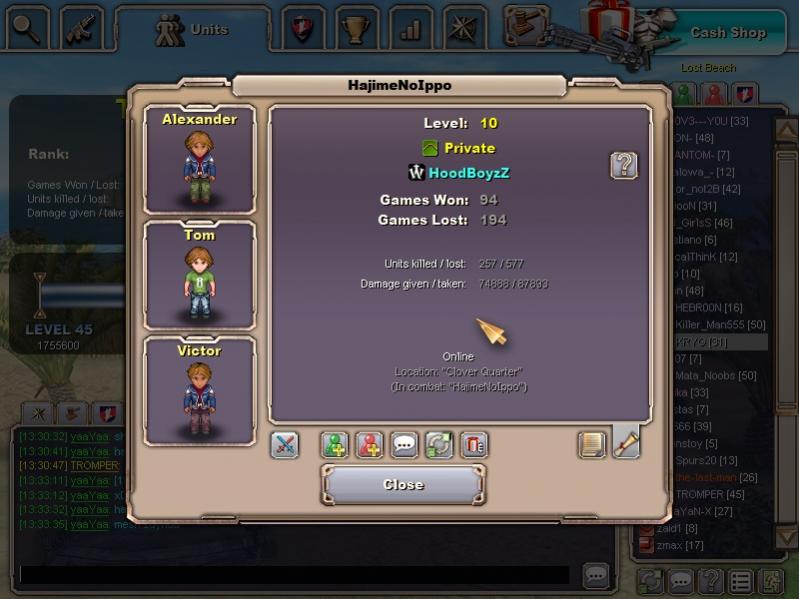Click the green arrows swap icon in profile
This screenshot has height=599, width=799.
(439, 445)
